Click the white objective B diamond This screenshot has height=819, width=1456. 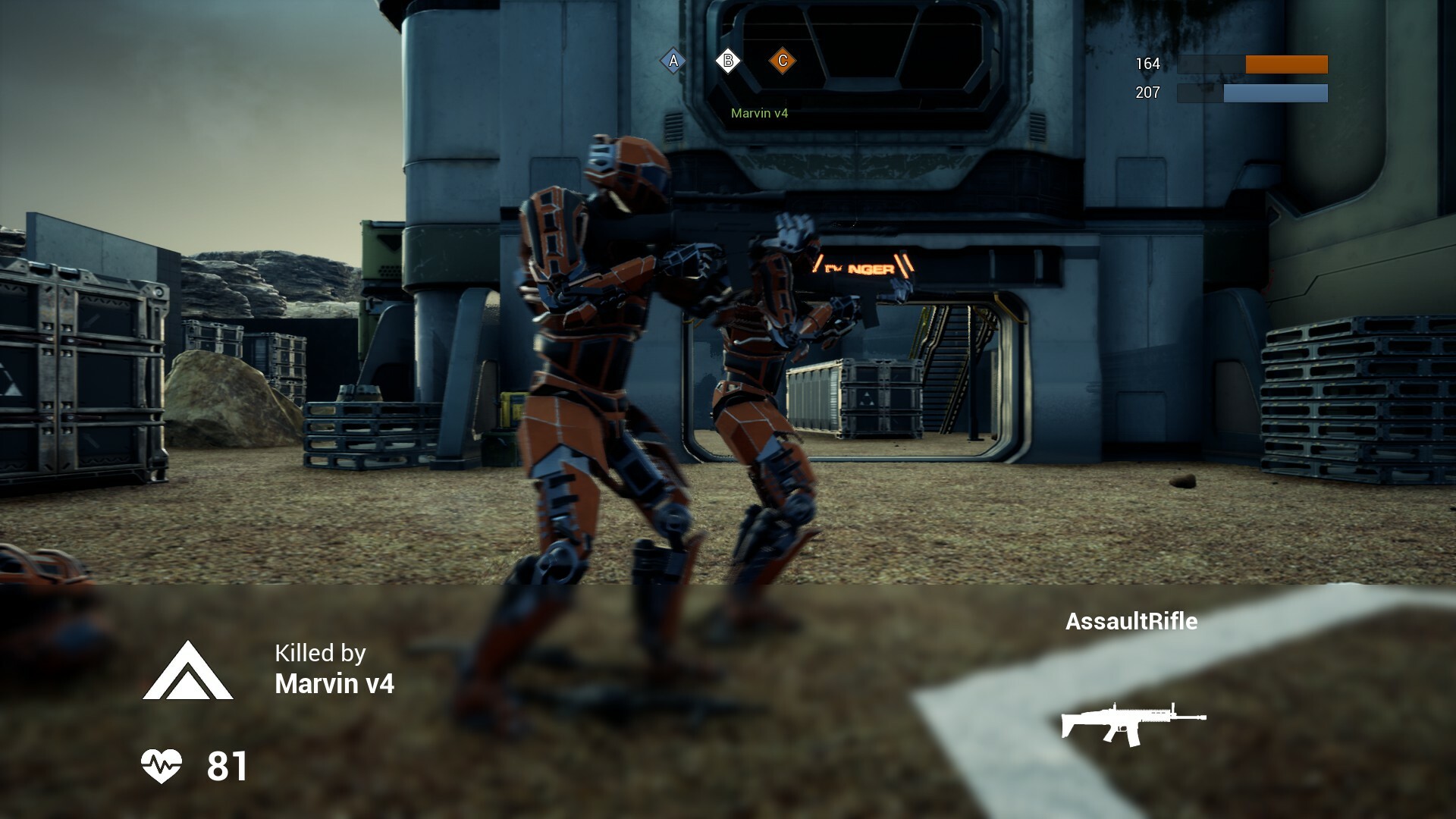(728, 59)
